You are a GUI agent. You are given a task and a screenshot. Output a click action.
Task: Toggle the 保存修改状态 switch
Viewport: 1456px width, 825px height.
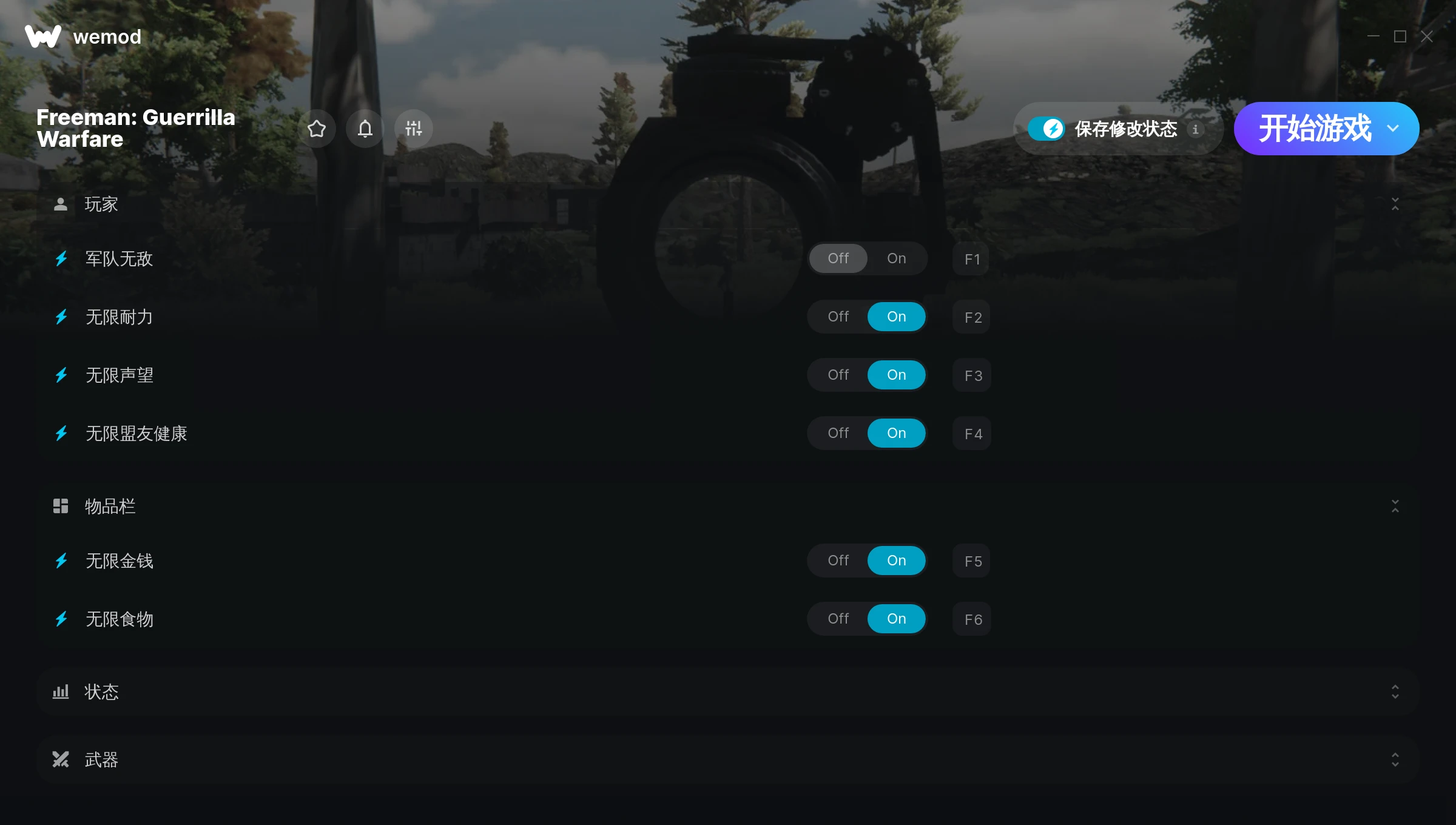1046,129
